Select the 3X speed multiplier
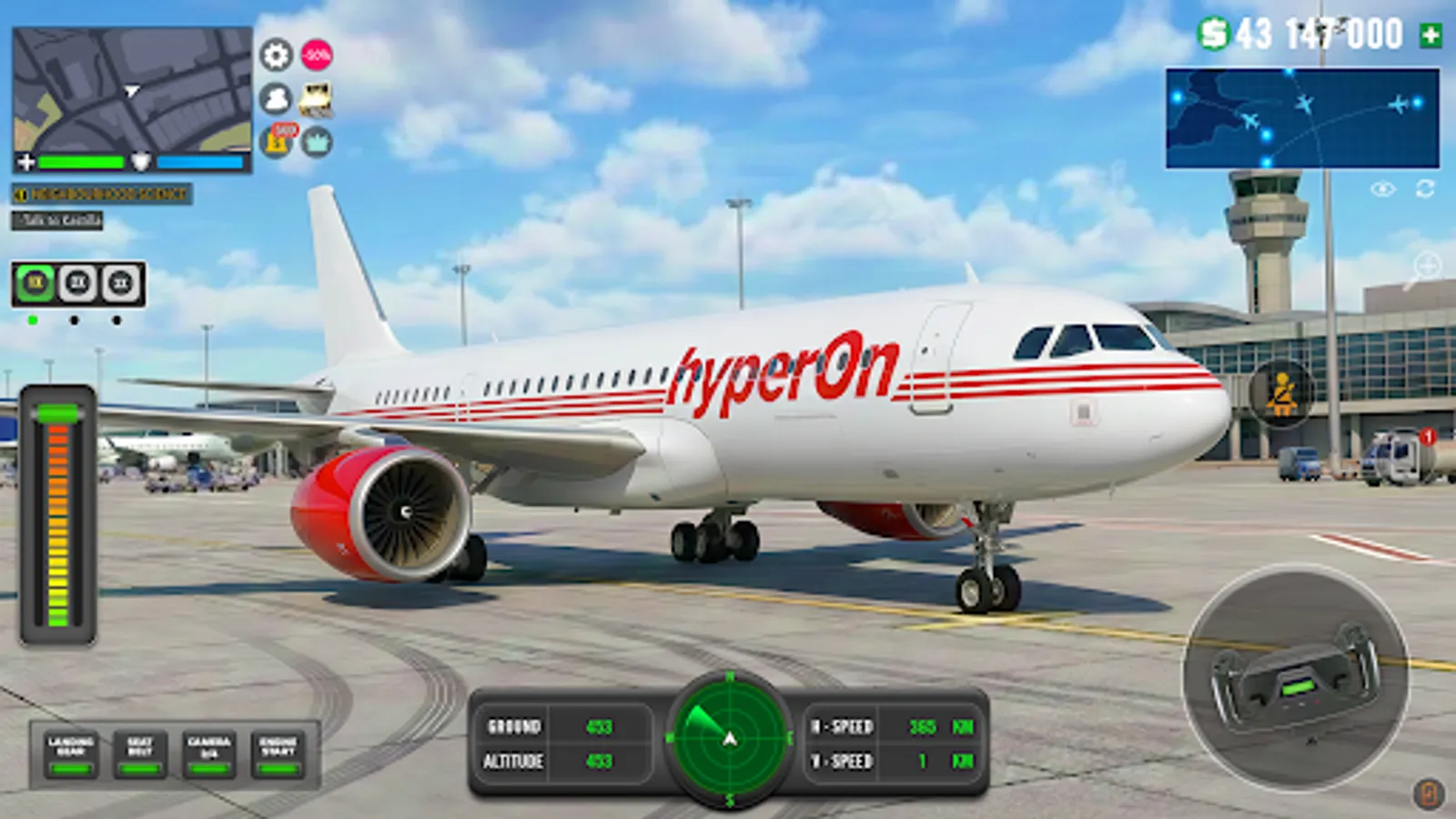The height and width of the screenshot is (819, 1456). point(117,284)
